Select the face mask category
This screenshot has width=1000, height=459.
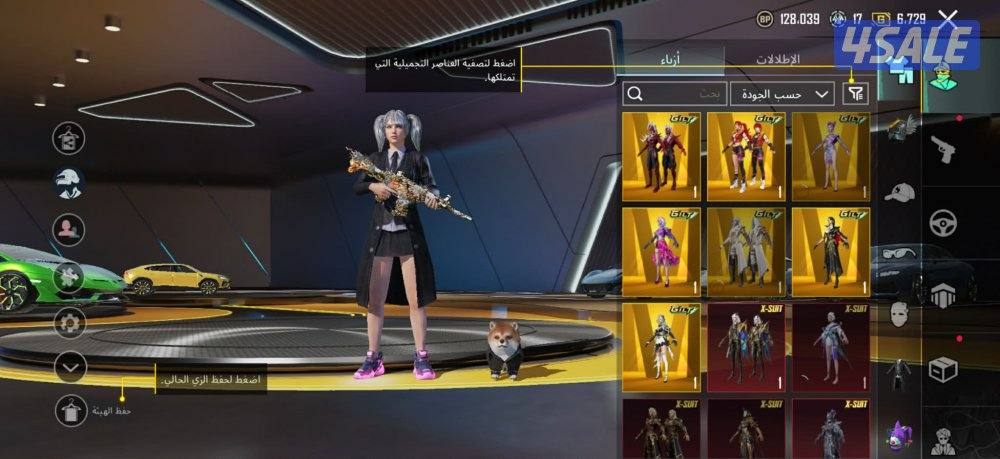[900, 312]
